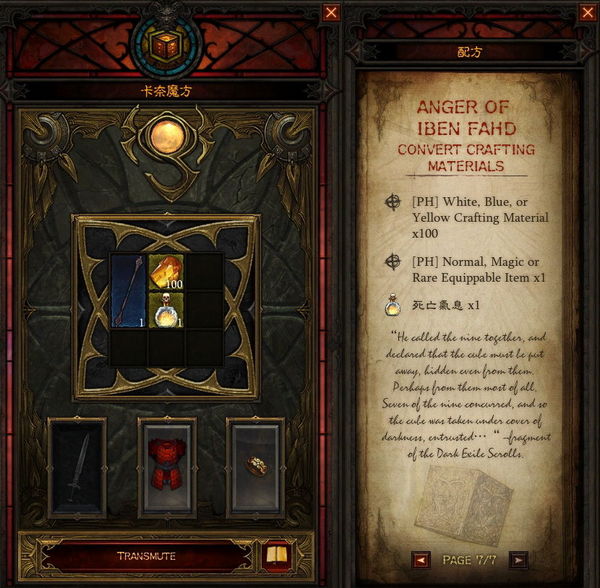Screen dimensions: 600x588
Task: Select the staff item in the cube
Action: pos(129,291)
